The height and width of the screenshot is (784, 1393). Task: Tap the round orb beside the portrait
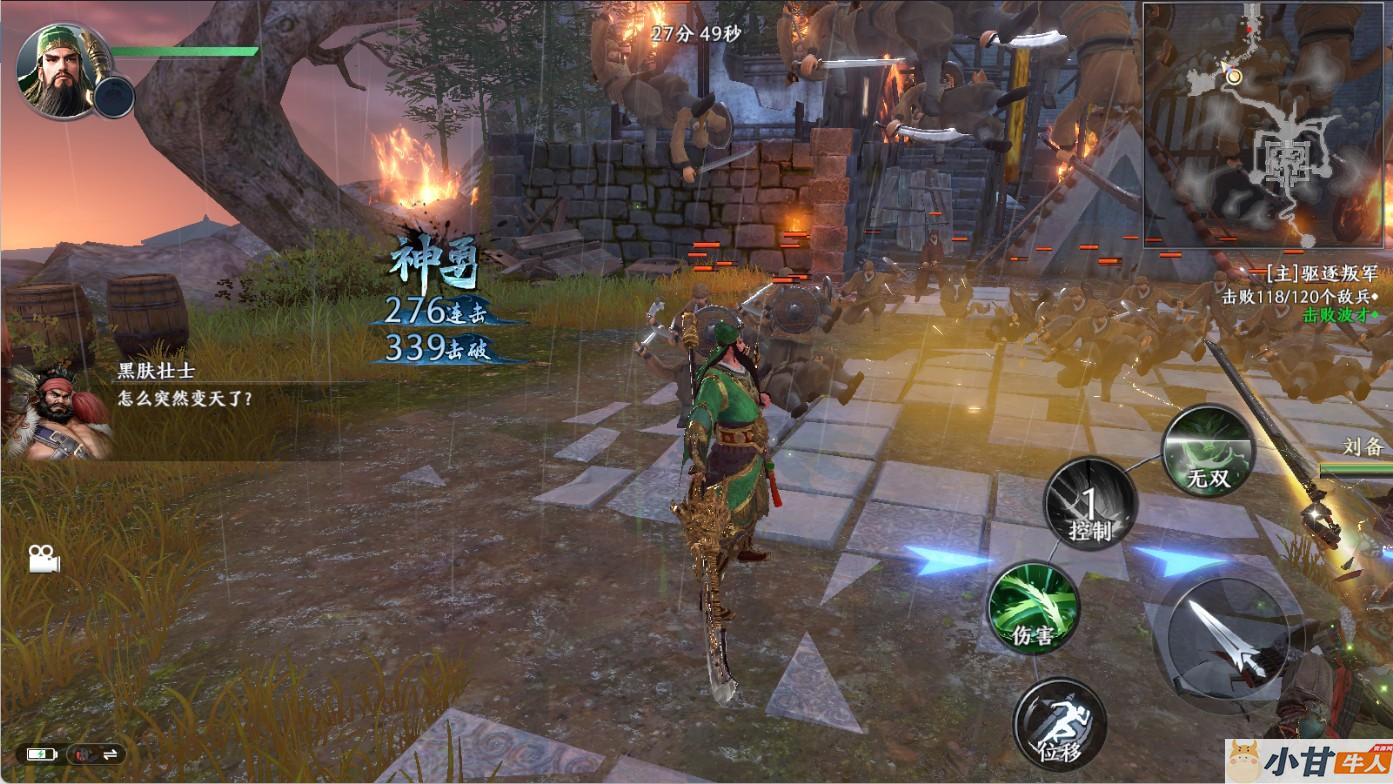pos(114,97)
